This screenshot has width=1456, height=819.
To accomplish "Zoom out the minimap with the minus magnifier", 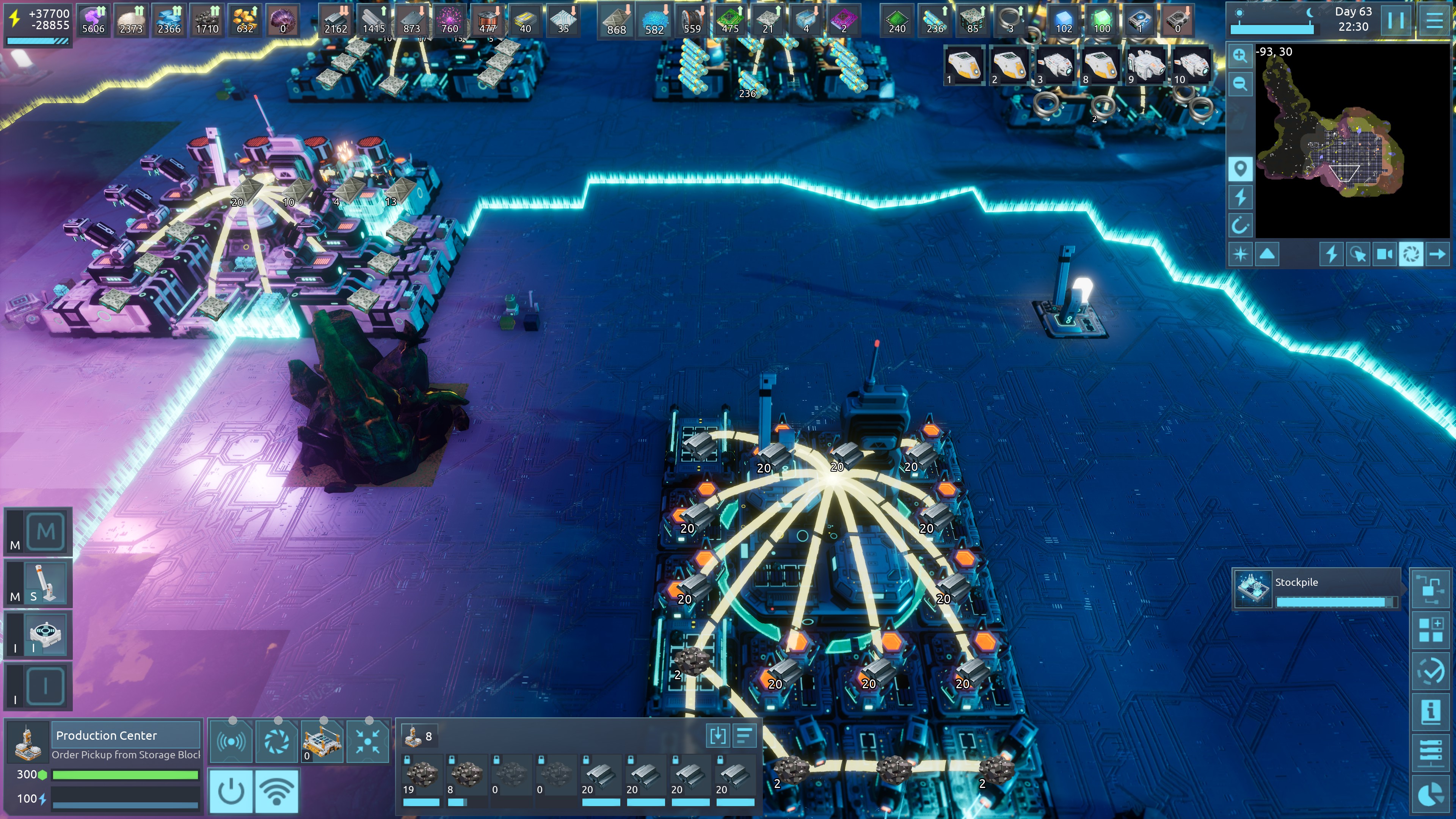I will [1240, 84].
